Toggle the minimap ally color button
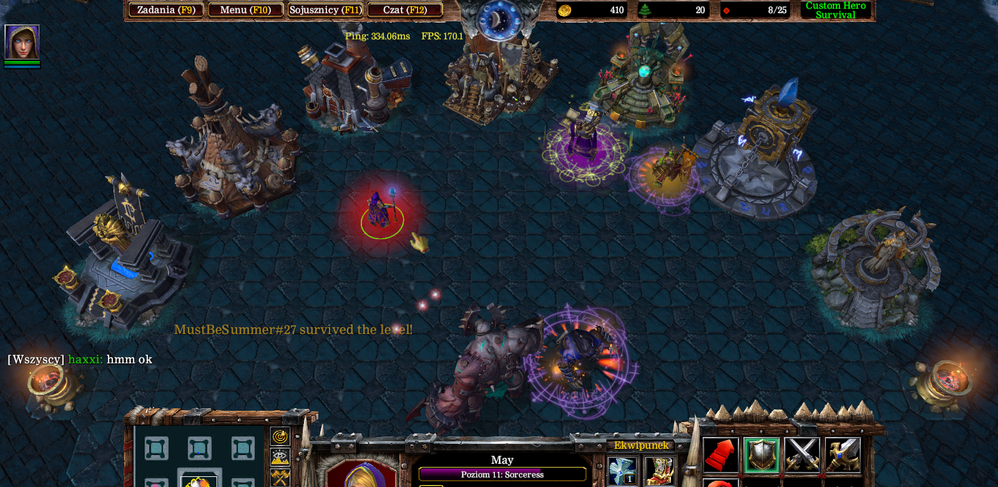 tap(280, 477)
